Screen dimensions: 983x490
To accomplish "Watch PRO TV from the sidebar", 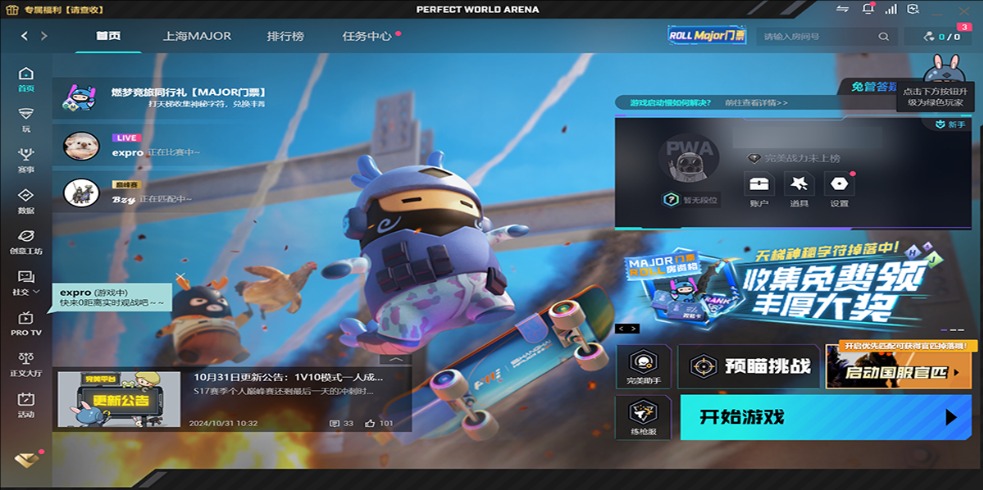I will click(x=26, y=324).
